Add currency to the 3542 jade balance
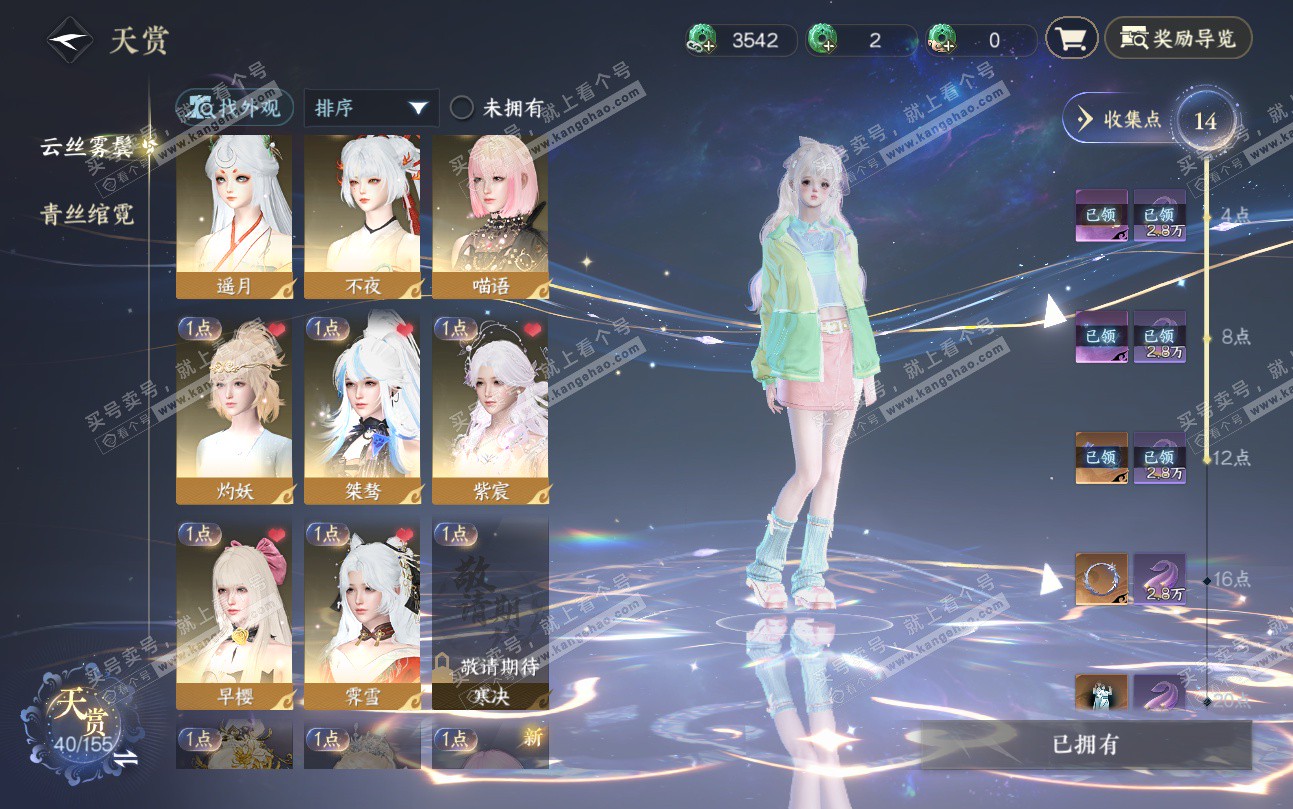Viewport: 1293px width, 809px height. [702, 40]
